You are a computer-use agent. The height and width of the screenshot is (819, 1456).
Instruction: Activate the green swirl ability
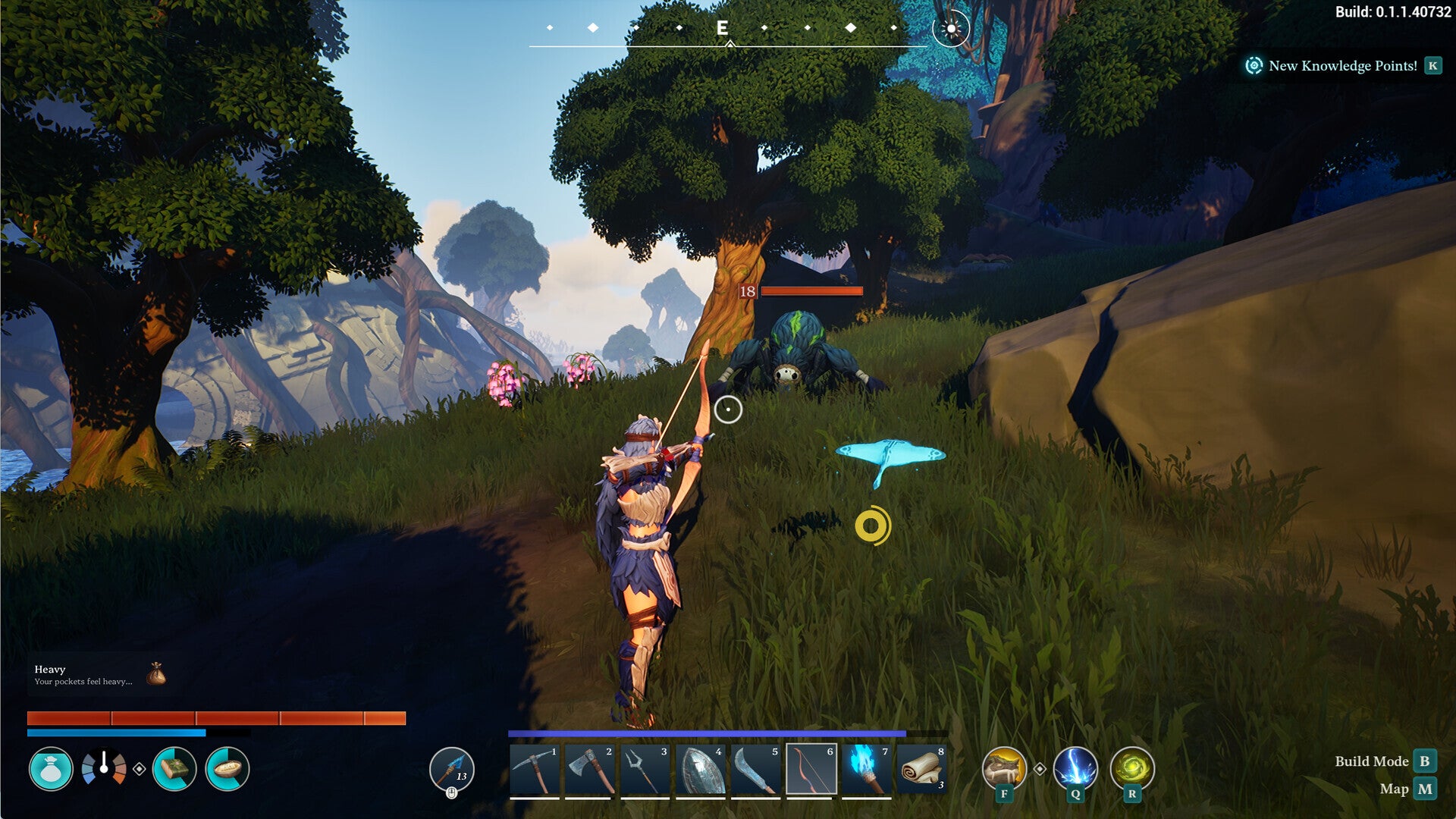(x=1131, y=767)
